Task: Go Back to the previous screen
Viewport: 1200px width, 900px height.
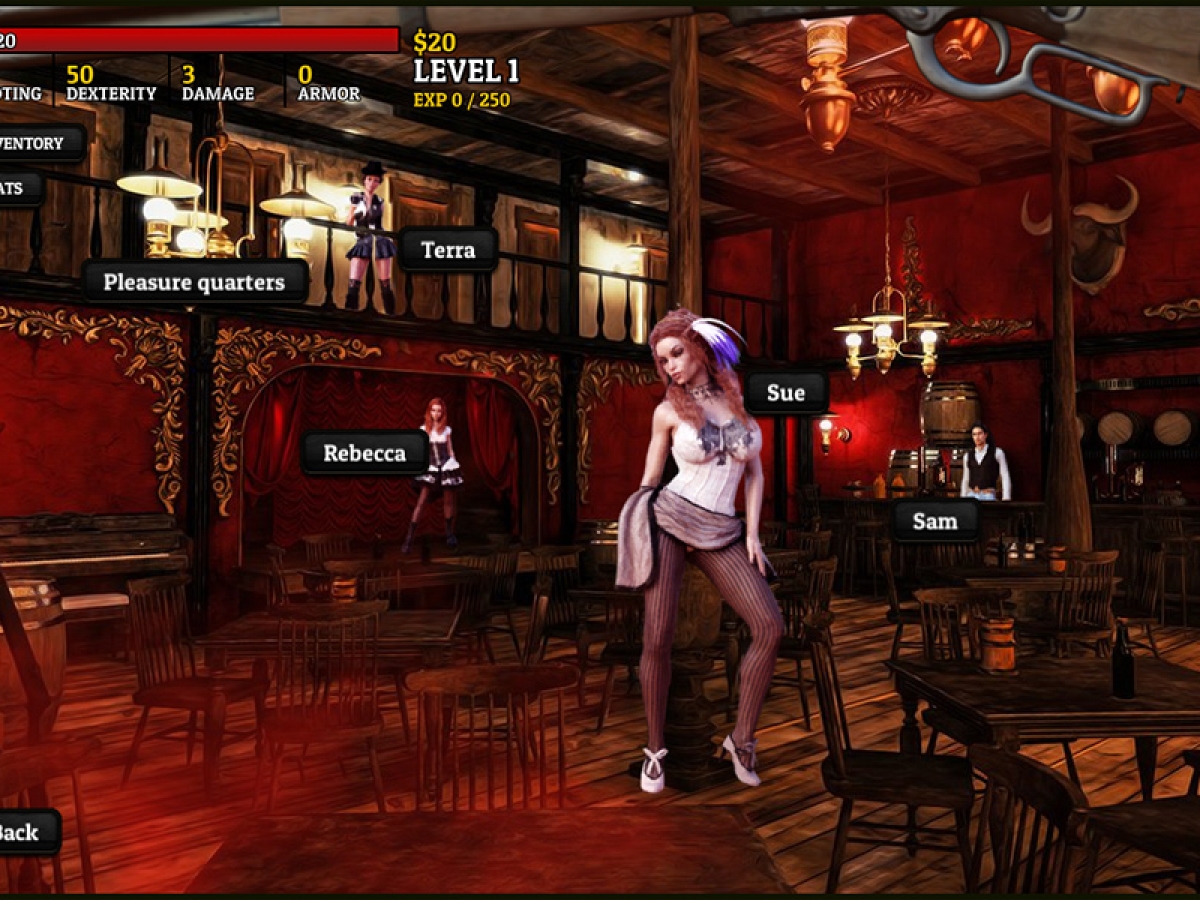Action: [24, 832]
